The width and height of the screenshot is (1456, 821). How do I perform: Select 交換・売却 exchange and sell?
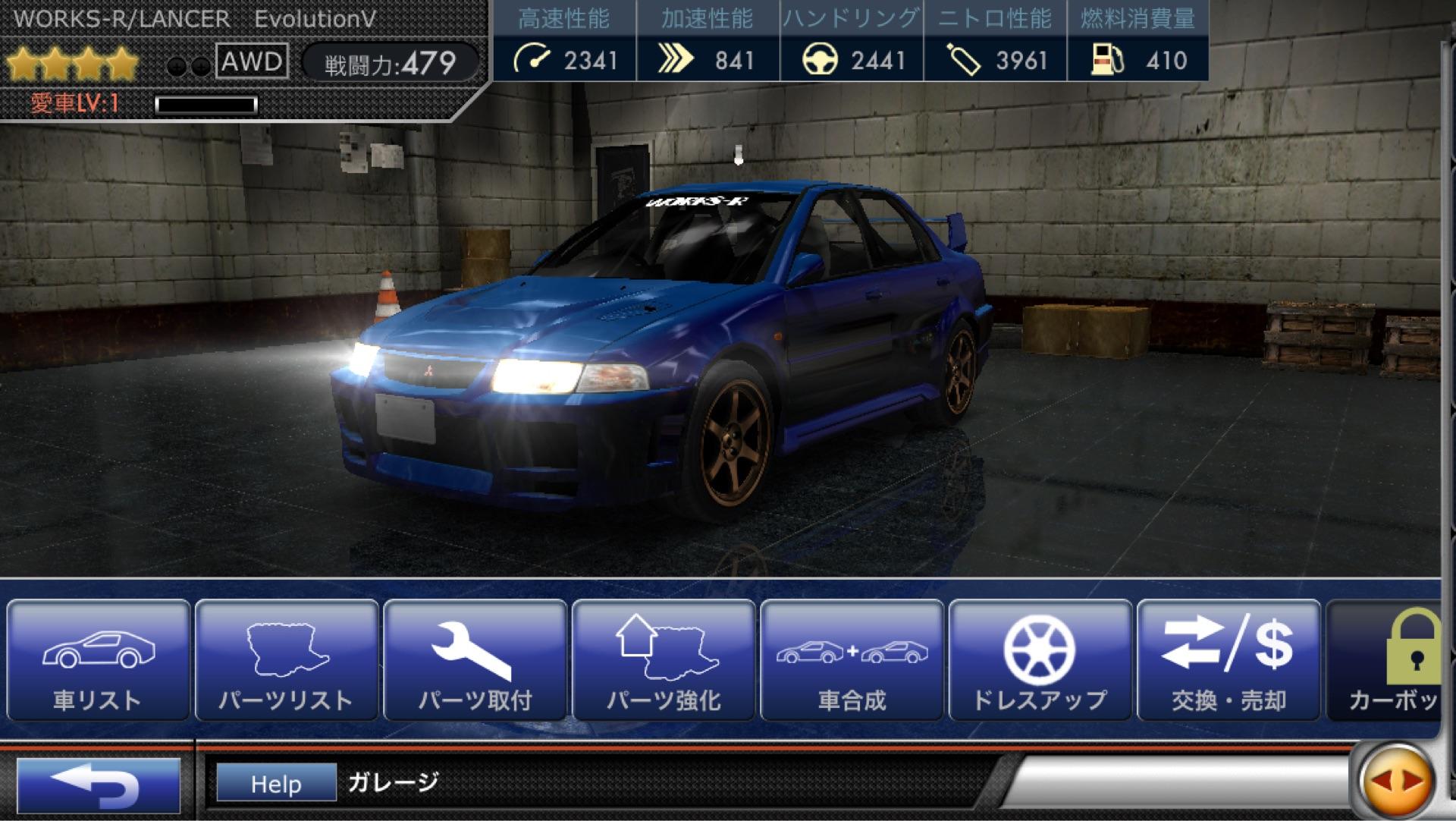[1228, 660]
